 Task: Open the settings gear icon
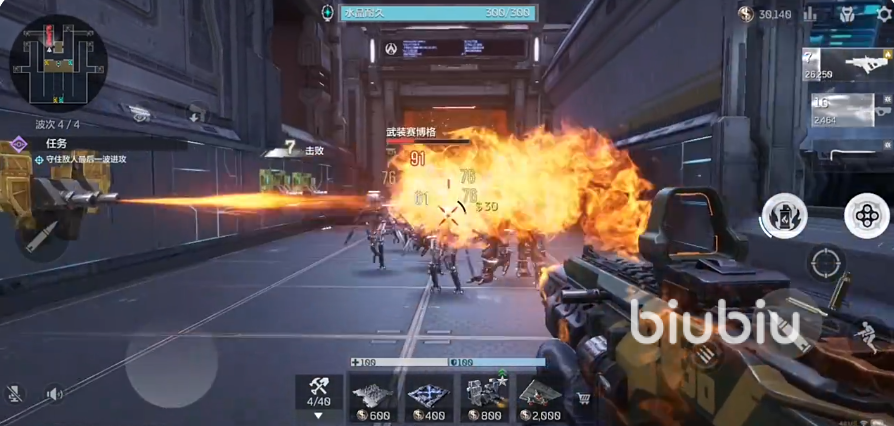click(x=884, y=13)
